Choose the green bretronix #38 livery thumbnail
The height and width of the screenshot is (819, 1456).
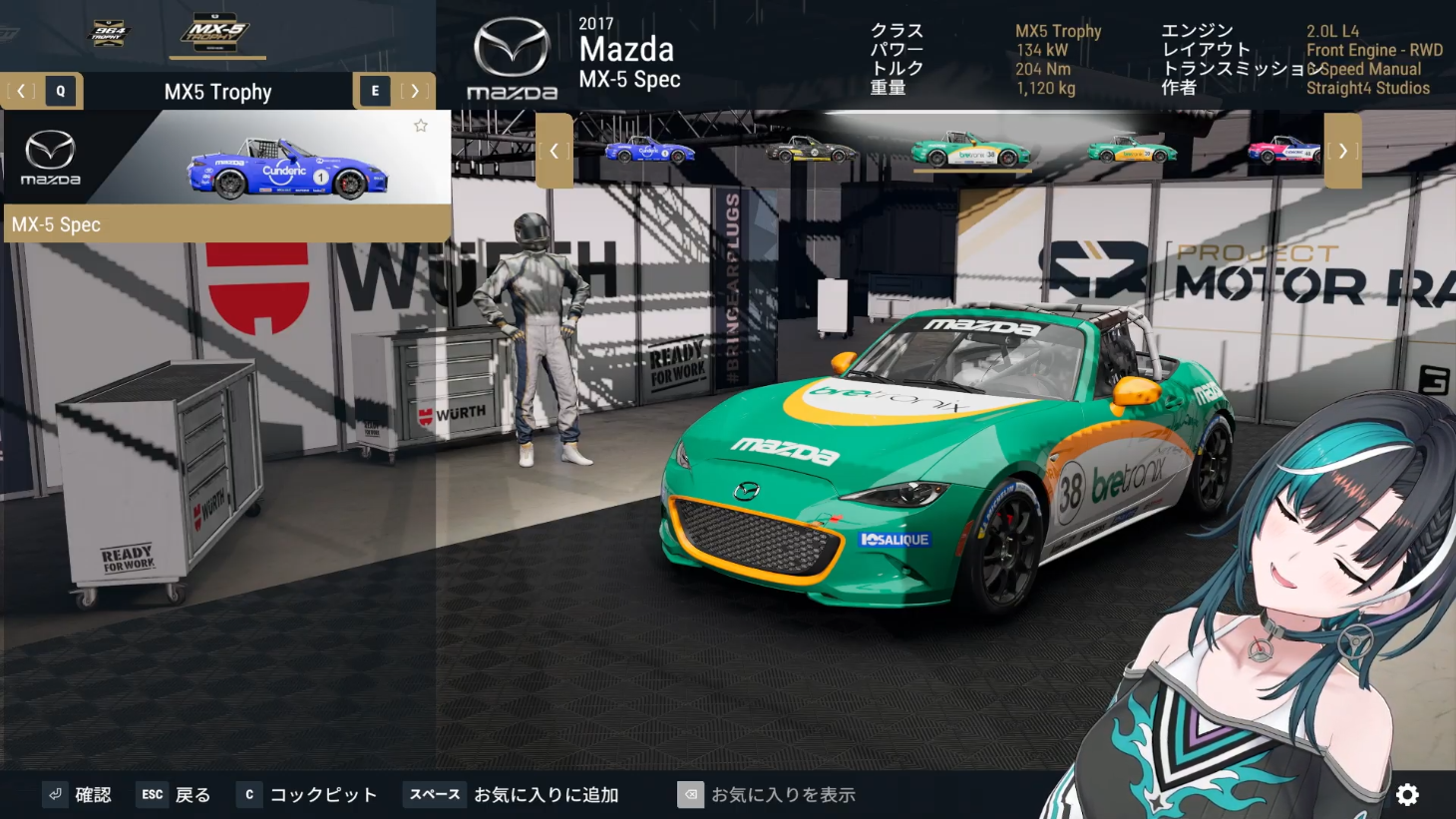(970, 151)
